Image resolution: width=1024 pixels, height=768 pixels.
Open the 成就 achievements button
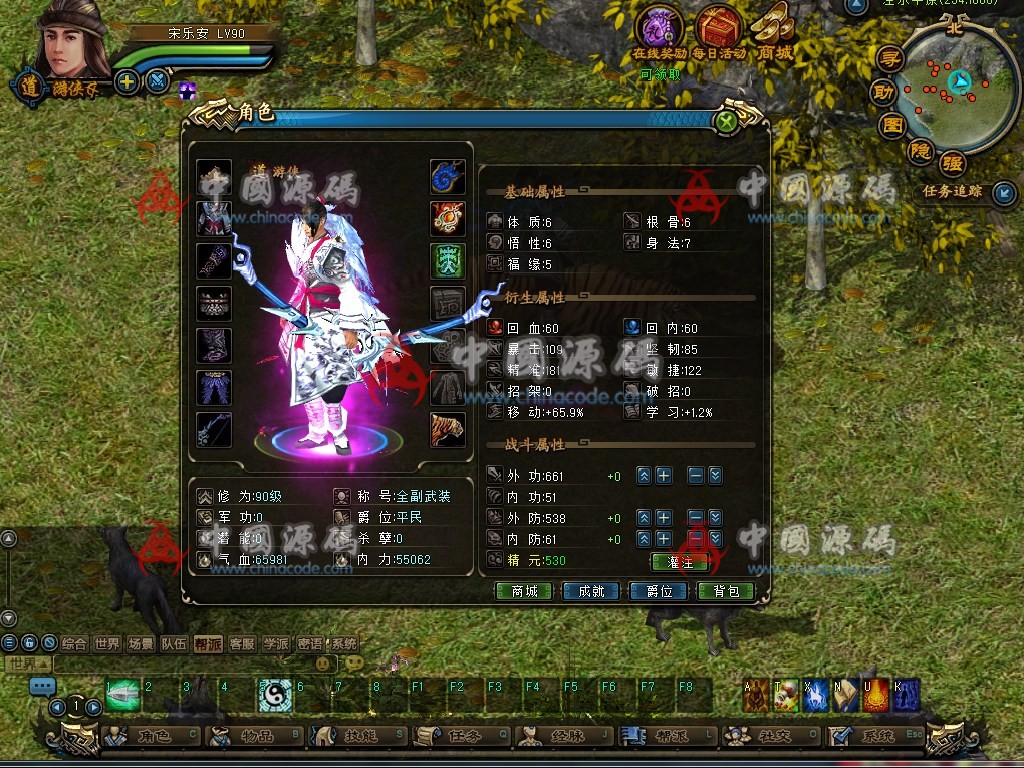(584, 591)
